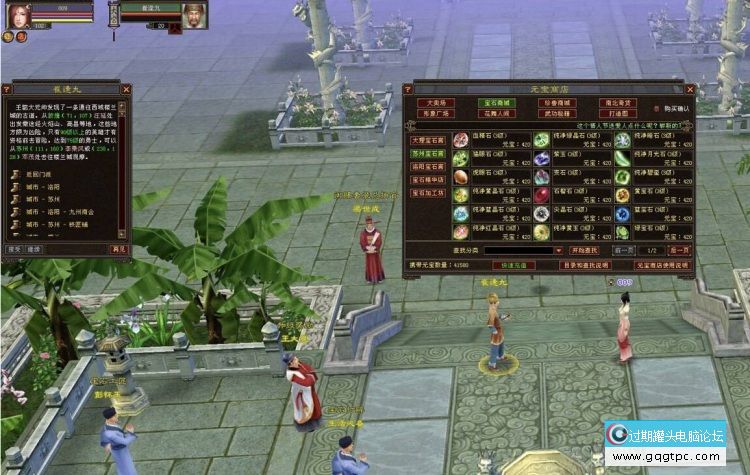The image size is (750, 475).
Task: Close the NPC dialogue window
Action: coord(124,88)
